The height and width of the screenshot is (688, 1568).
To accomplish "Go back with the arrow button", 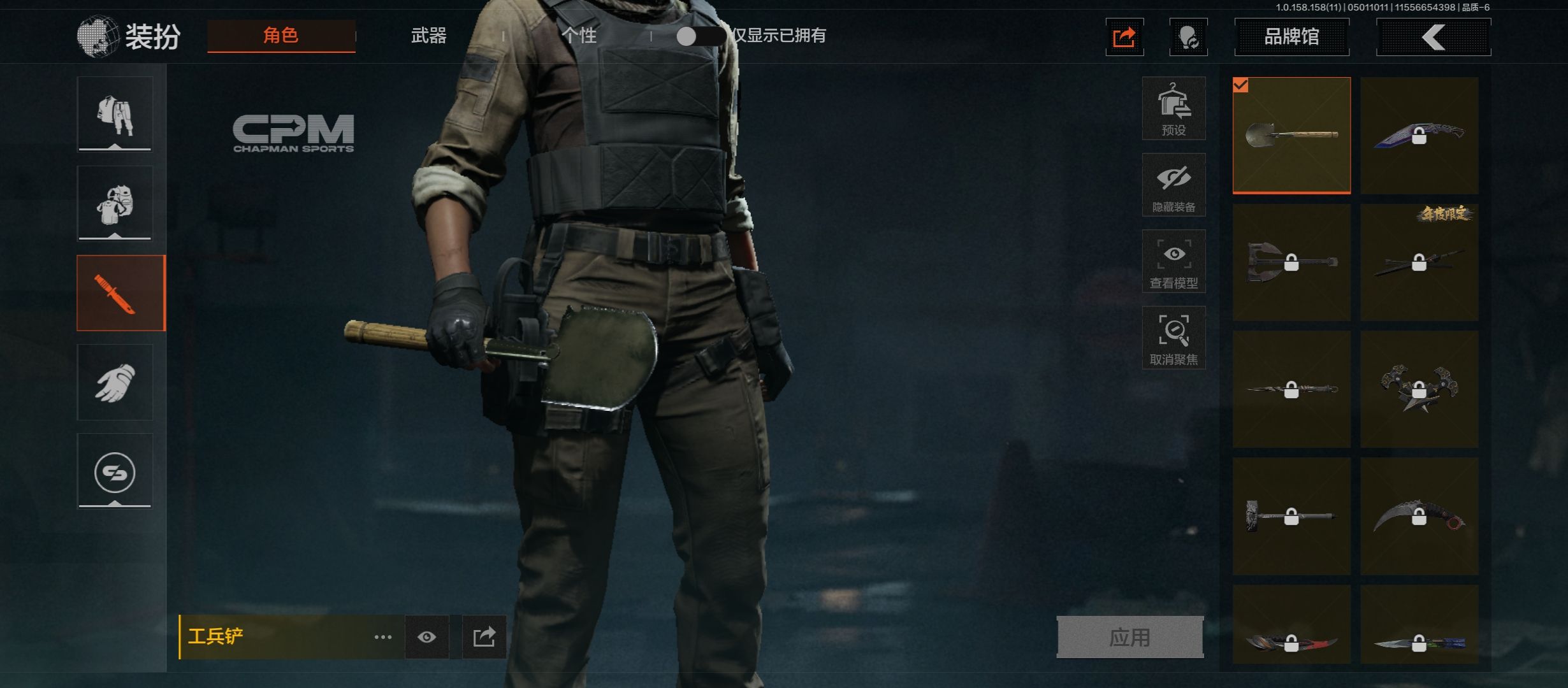I will [x=1433, y=37].
